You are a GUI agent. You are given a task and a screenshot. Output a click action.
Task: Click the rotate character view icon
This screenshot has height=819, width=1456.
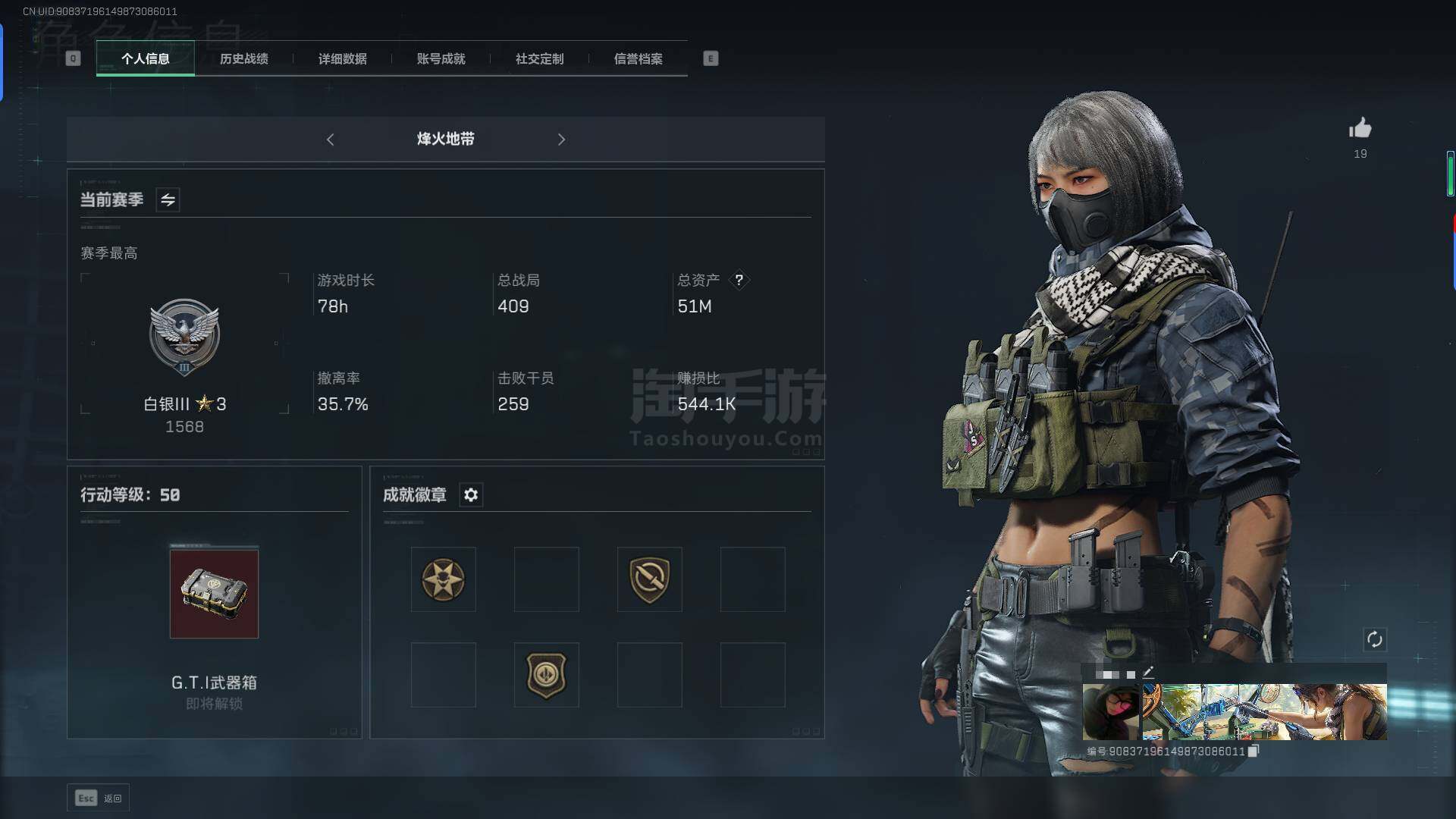pos(1376,640)
